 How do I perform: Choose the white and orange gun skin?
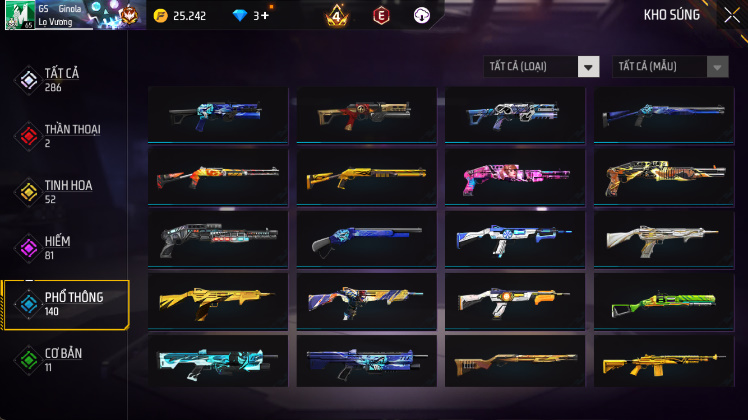pyautogui.click(x=513, y=300)
